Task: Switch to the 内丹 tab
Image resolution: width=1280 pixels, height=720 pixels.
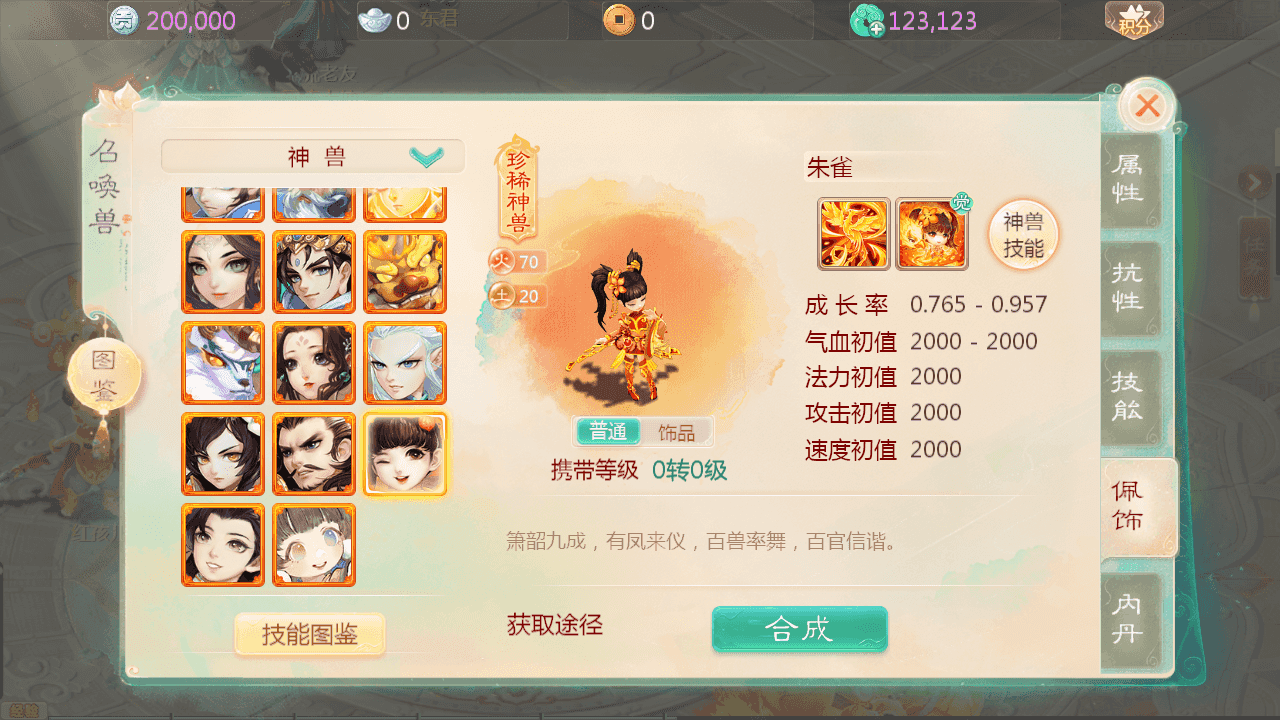Action: coord(1130,620)
